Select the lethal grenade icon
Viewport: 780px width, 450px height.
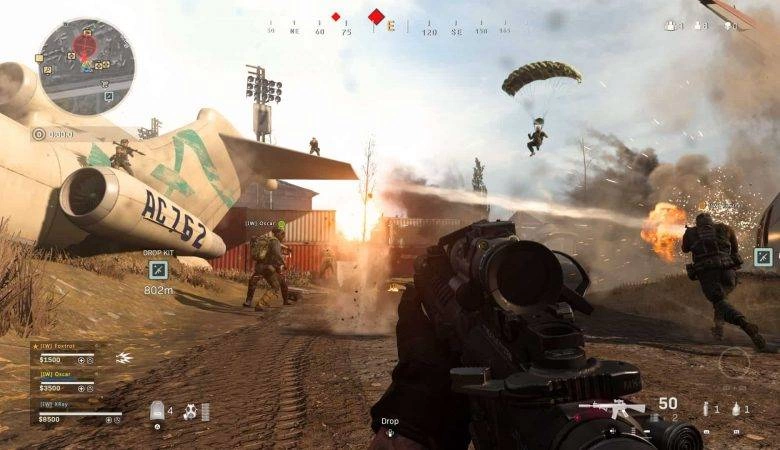coord(737,408)
